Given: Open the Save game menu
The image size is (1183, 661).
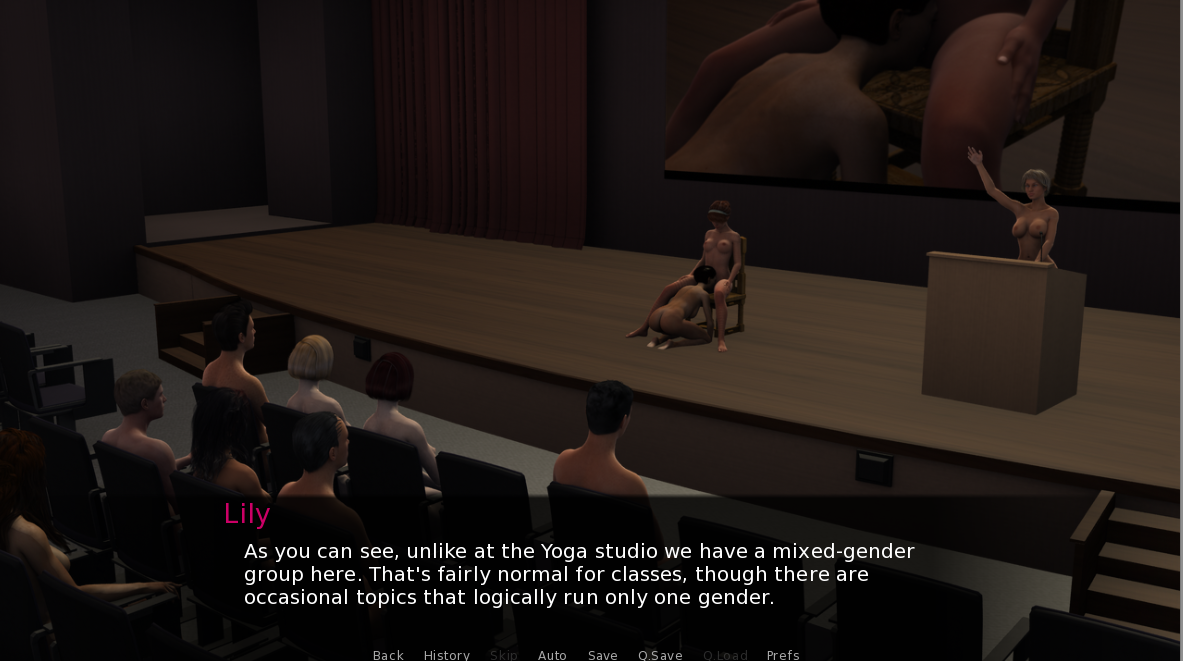Looking at the screenshot, I should coord(602,655).
